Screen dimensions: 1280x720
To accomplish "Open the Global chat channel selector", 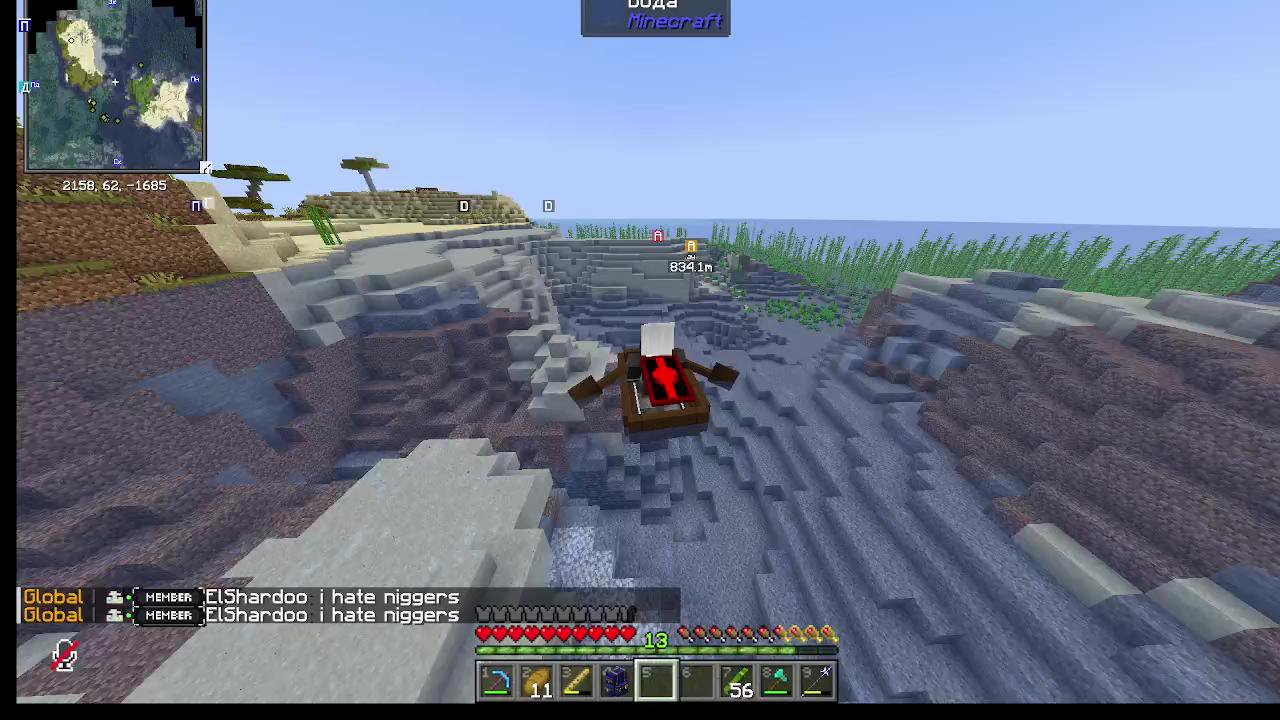I will pos(53,597).
